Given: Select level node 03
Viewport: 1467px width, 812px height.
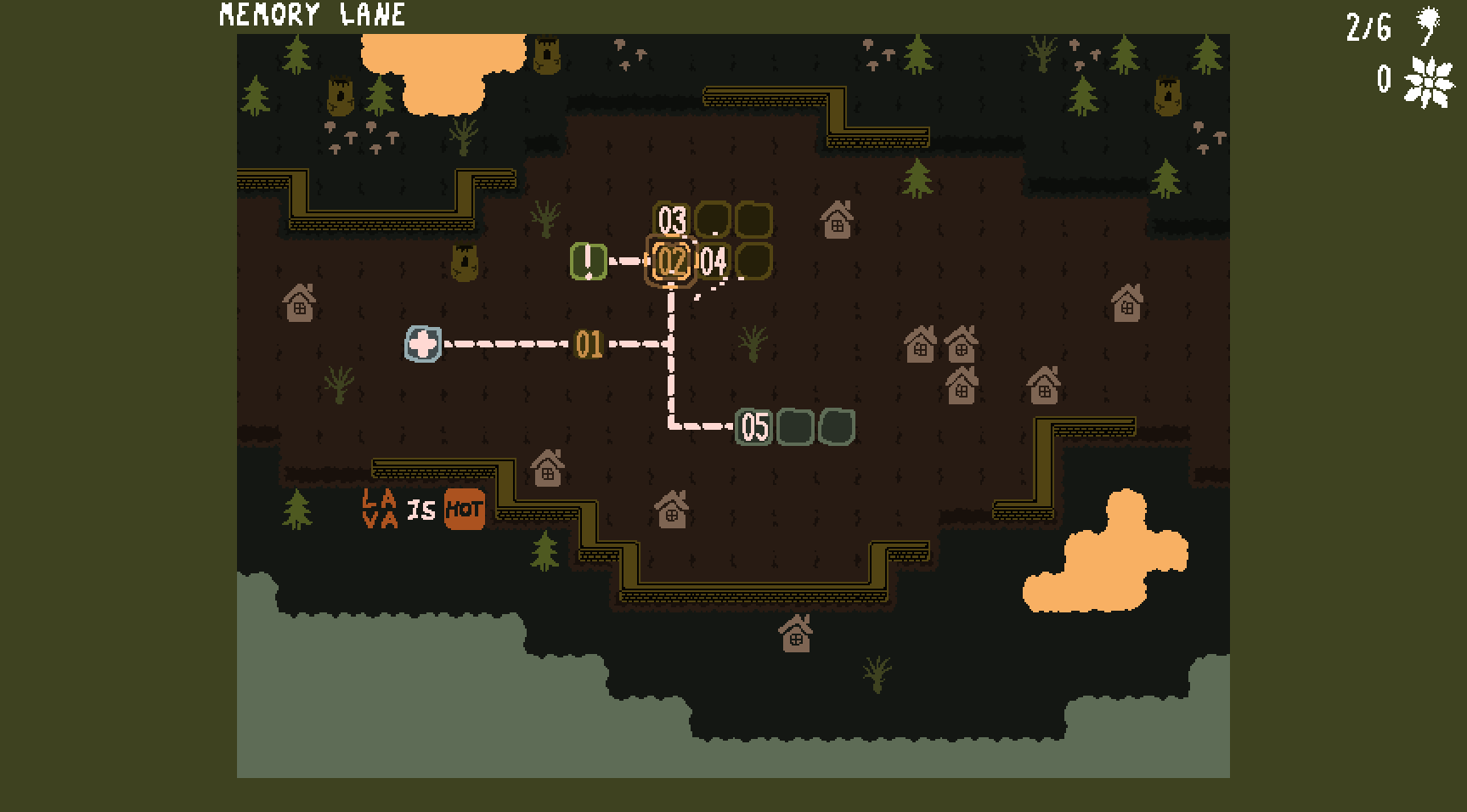Looking at the screenshot, I should (x=671, y=219).
